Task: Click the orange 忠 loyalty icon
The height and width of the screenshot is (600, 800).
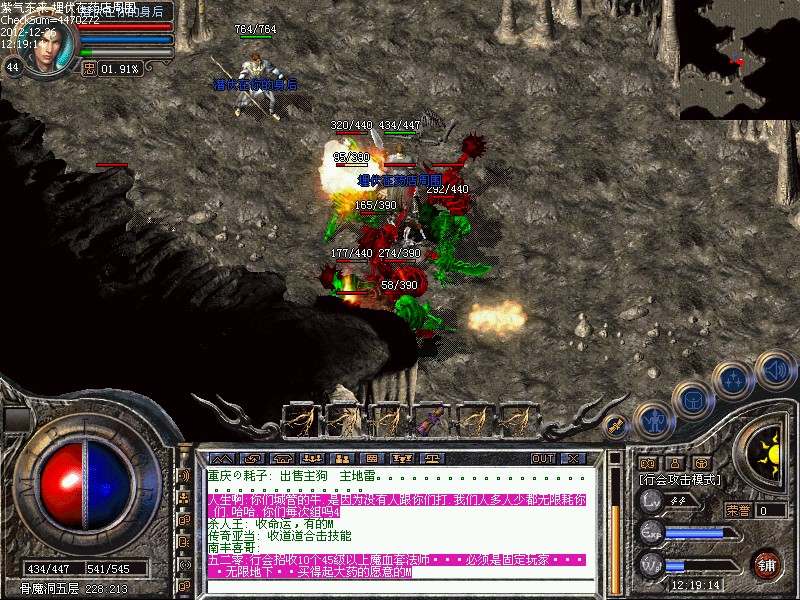Action: [88, 69]
